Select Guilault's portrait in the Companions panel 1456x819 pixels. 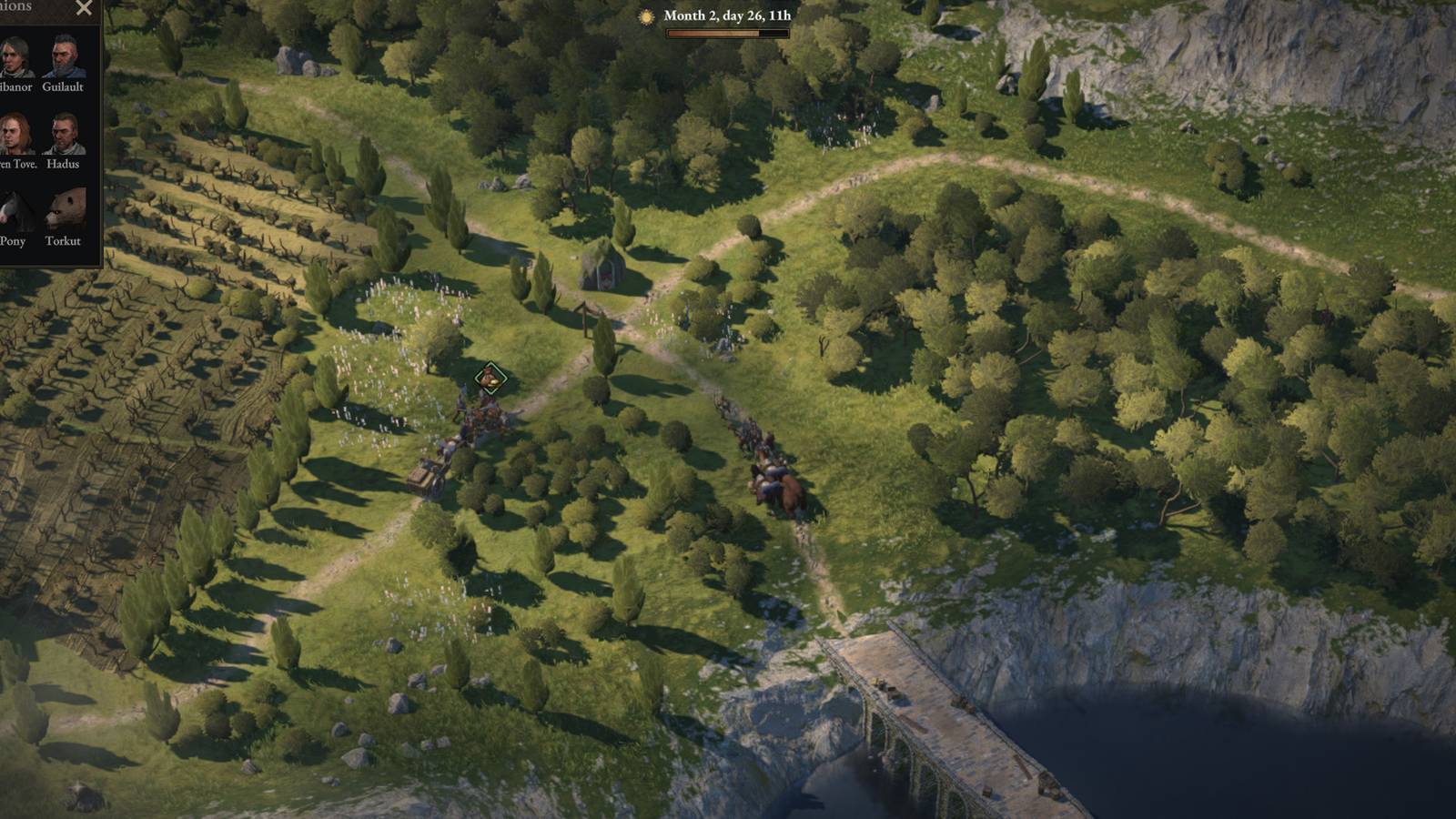point(62,55)
